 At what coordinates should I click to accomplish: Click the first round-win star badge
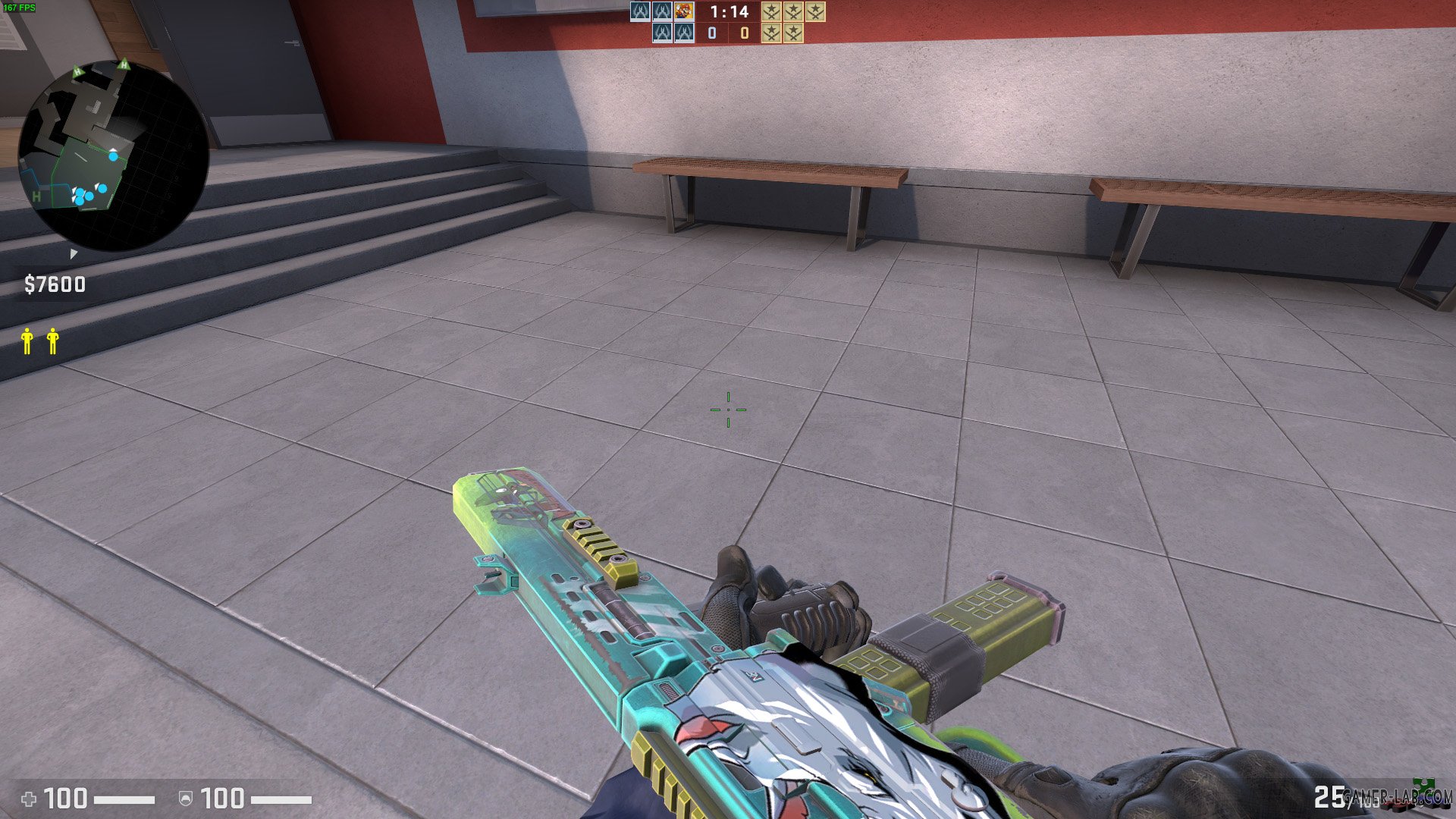(x=771, y=12)
